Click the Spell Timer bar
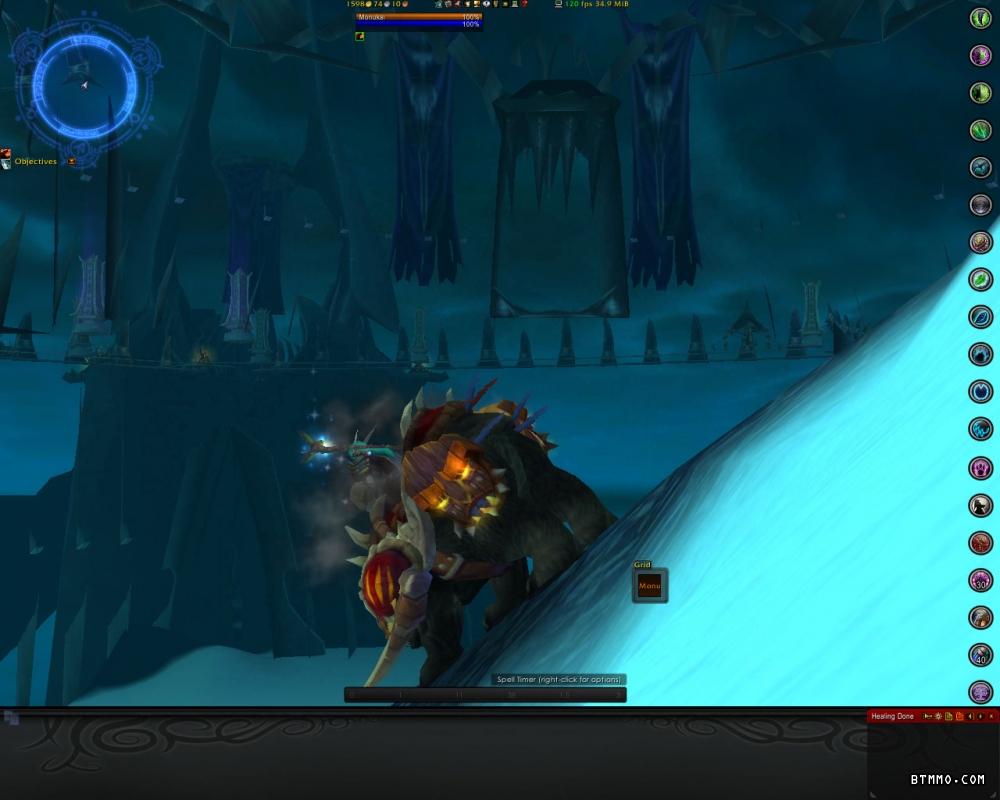 485,694
